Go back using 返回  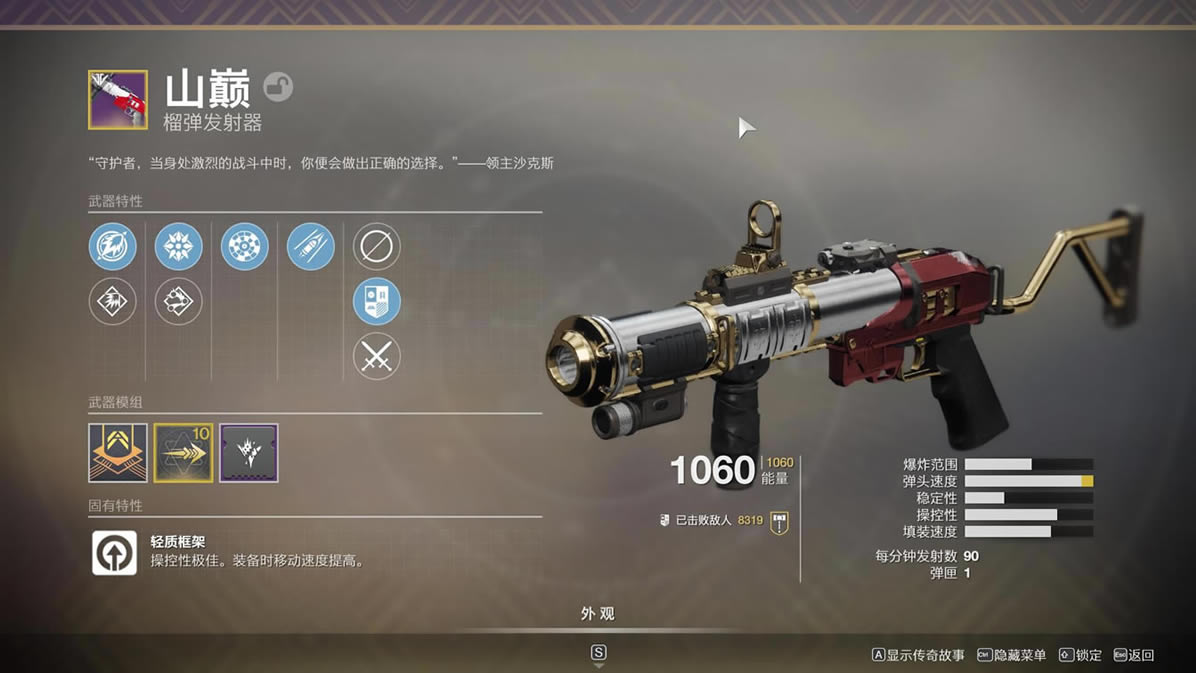(x=1133, y=655)
